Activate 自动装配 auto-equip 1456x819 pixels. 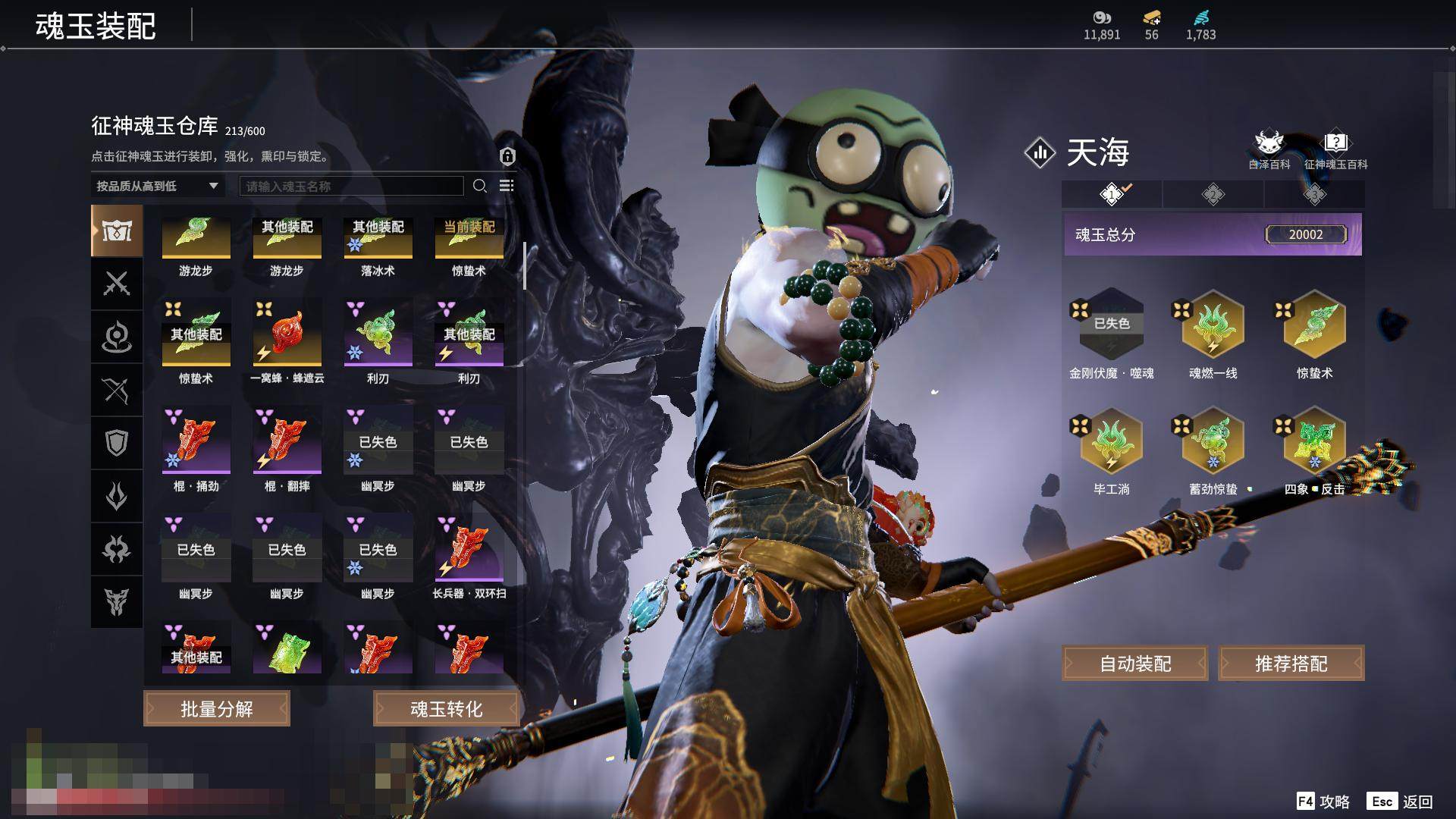[1135, 664]
